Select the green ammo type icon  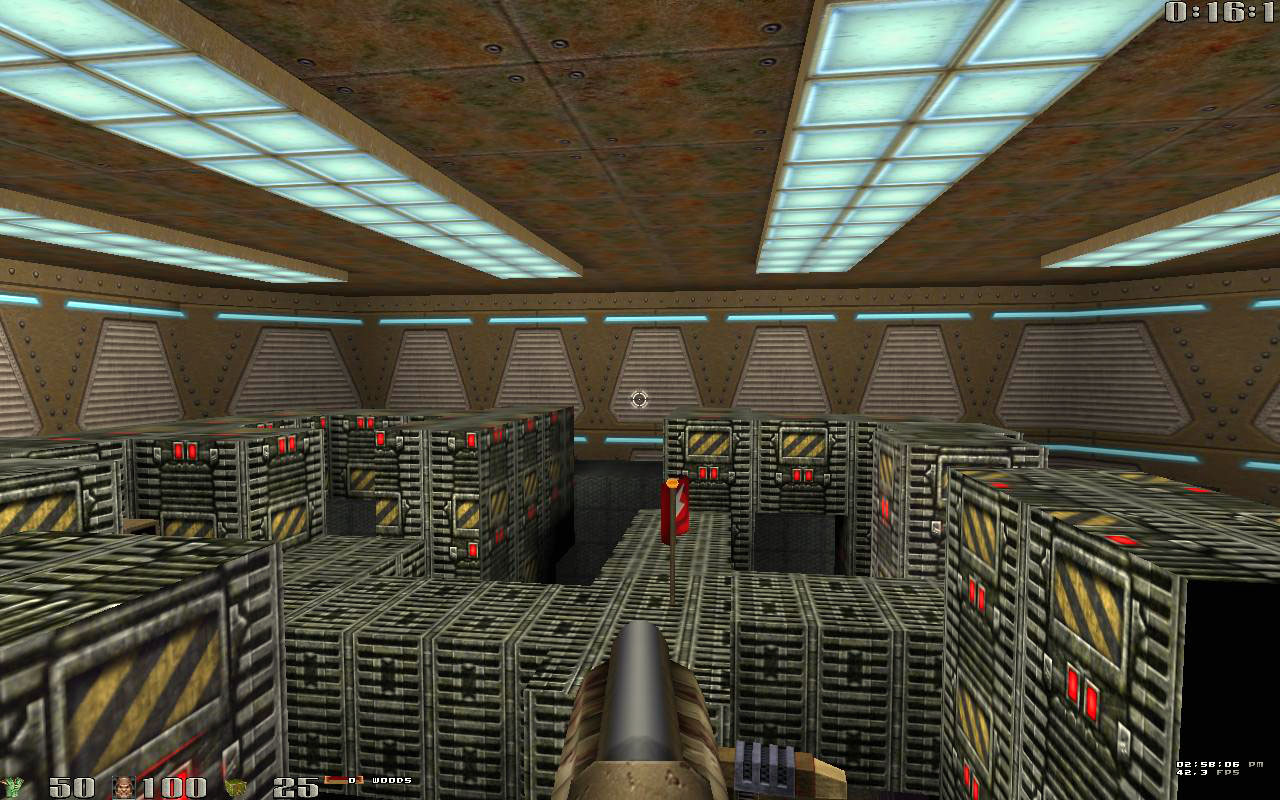[x=235, y=787]
